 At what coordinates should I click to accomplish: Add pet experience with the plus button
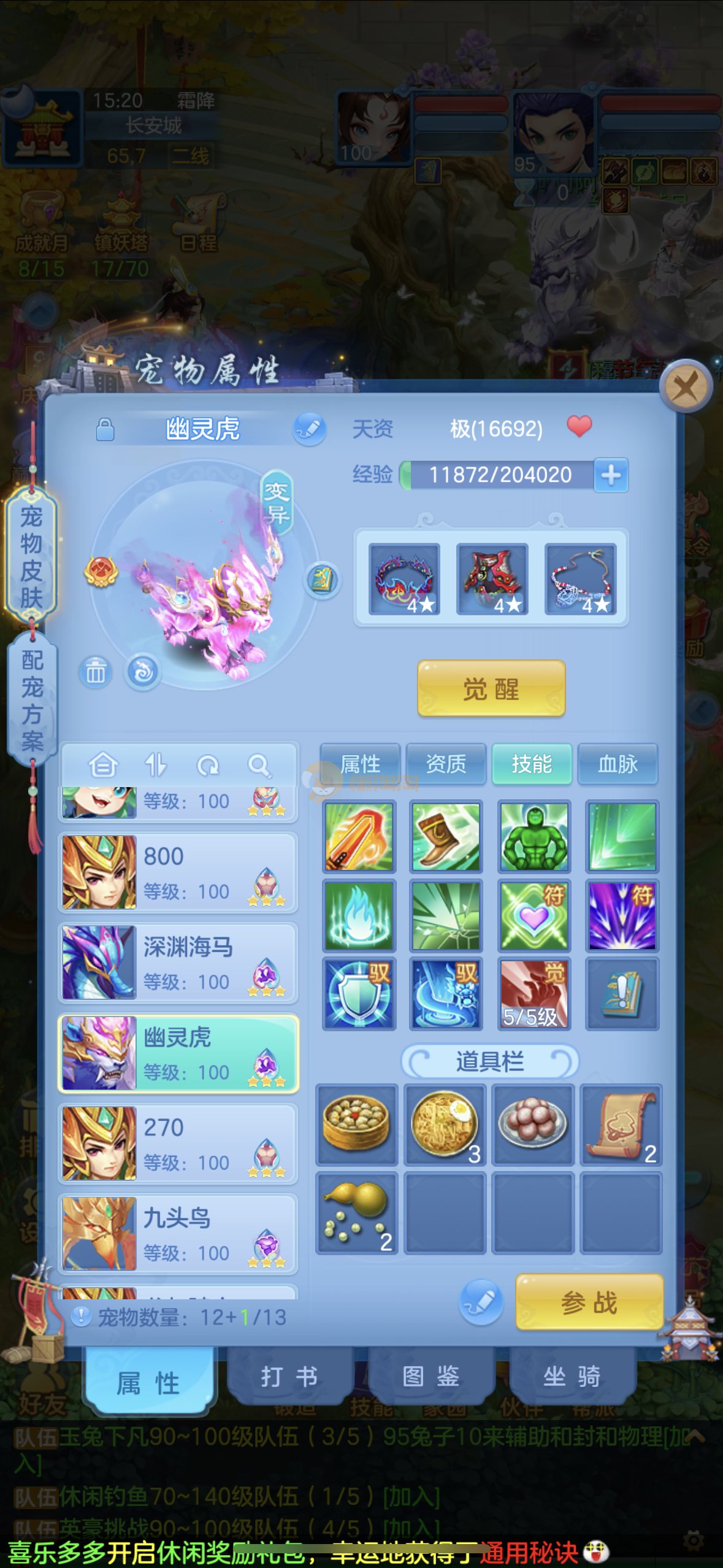611,475
